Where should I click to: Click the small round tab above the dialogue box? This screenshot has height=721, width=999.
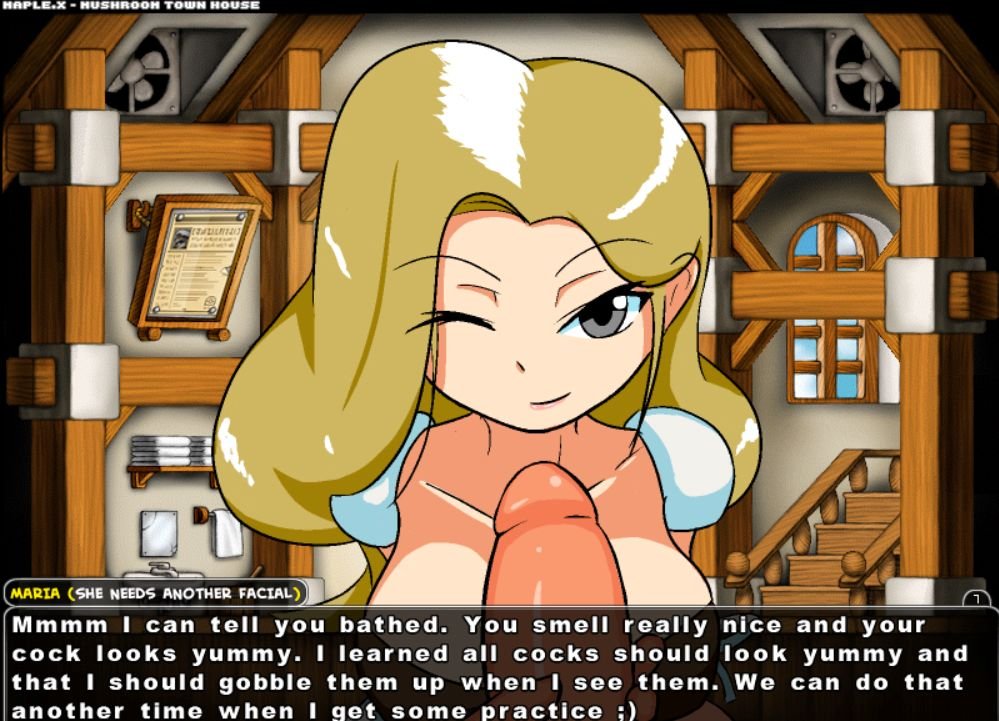(x=976, y=598)
